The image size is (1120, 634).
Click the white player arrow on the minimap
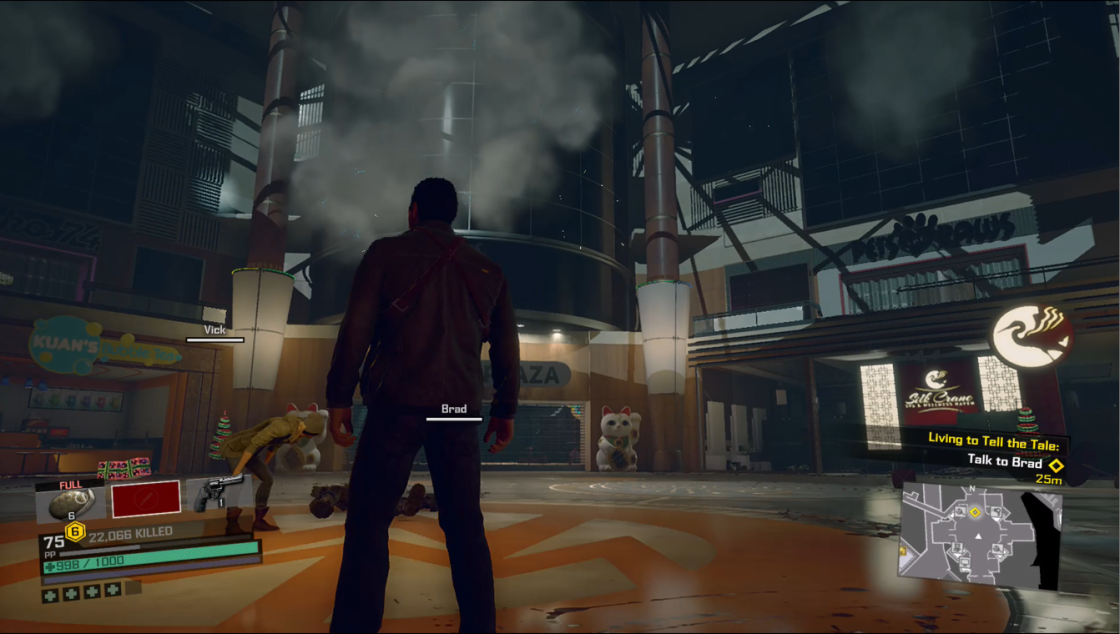(x=977, y=538)
